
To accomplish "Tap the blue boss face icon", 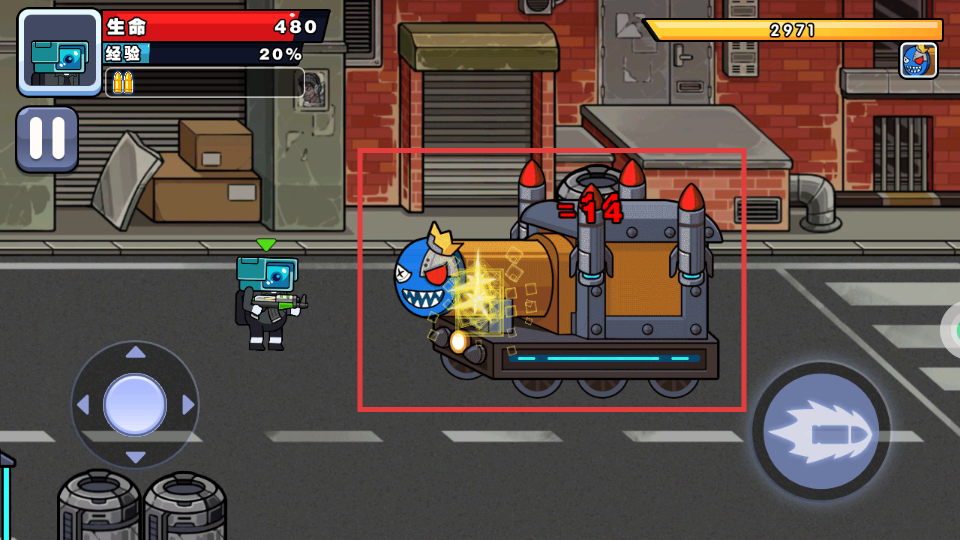I will (918, 60).
